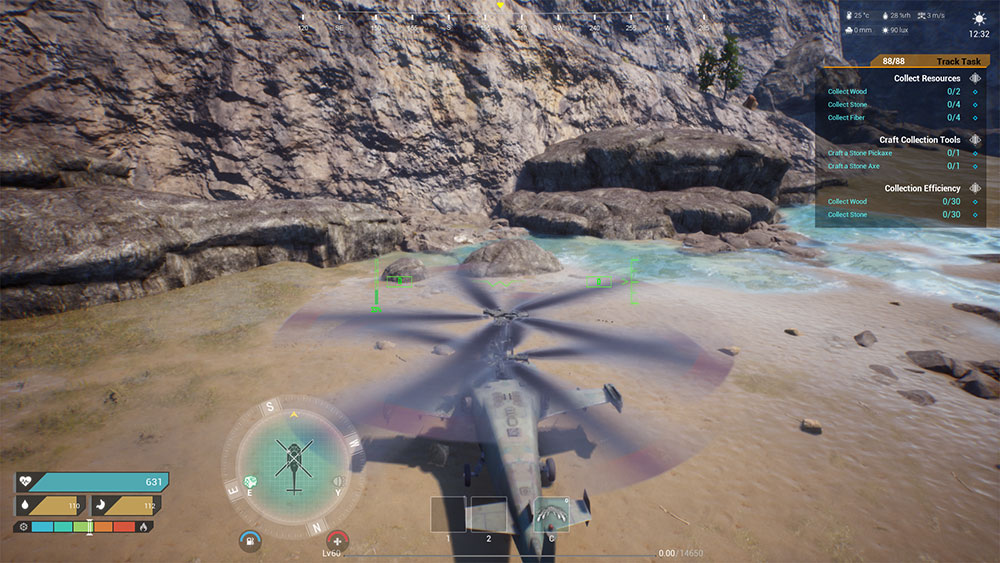Click the gear icon on temperature bar
Viewport: 1000px width, 563px height.
click(22, 526)
